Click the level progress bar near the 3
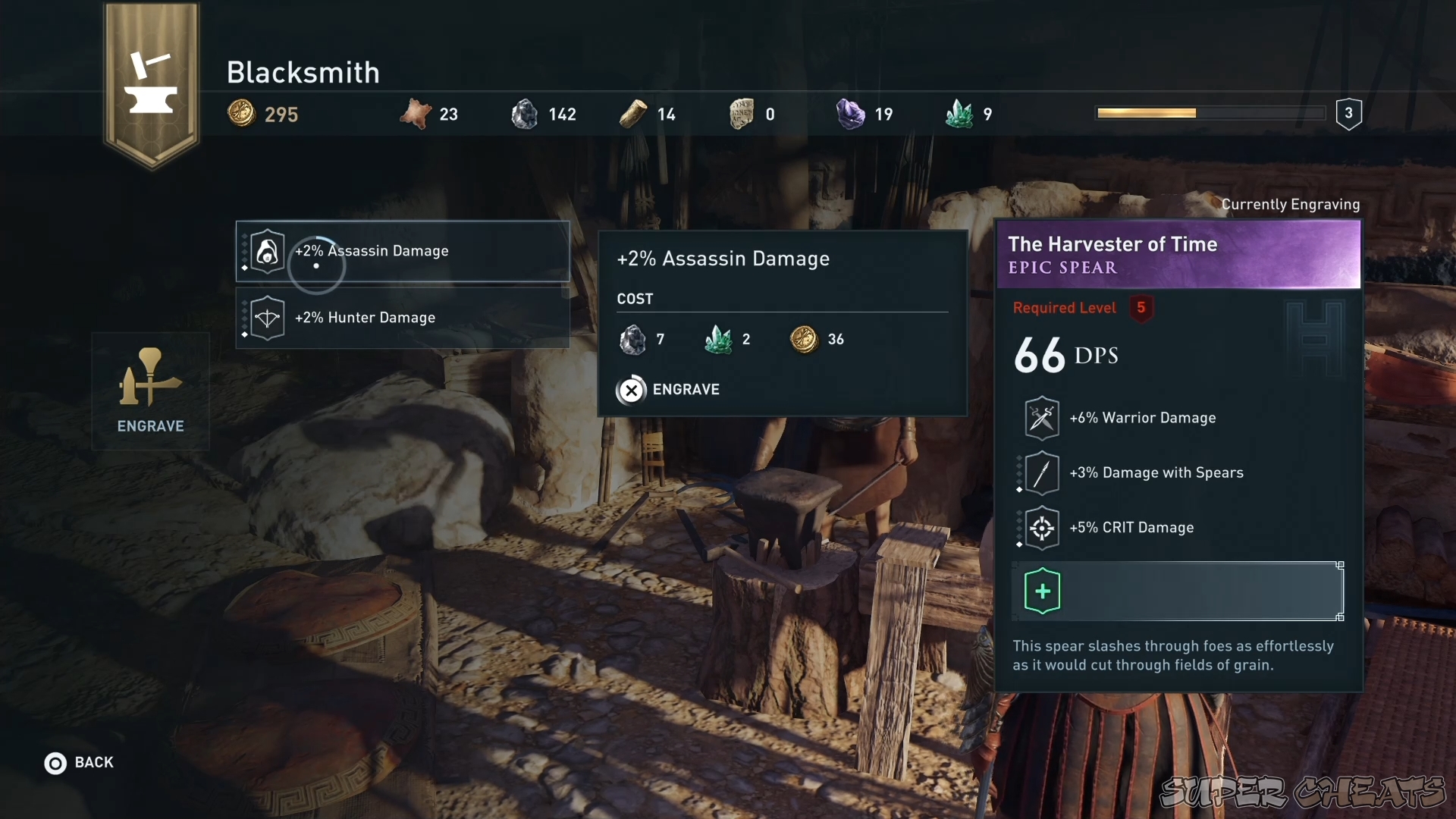This screenshot has width=1456, height=819. pos(1209,112)
